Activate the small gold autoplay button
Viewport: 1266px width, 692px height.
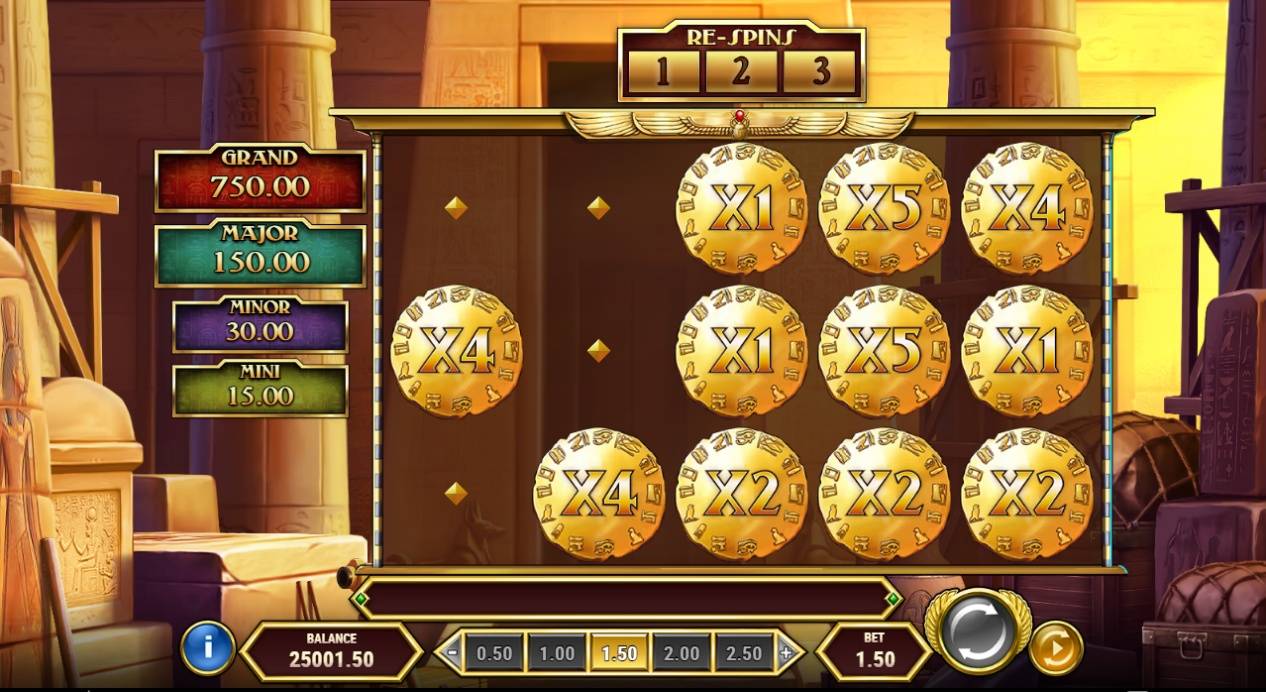pyautogui.click(x=1055, y=648)
